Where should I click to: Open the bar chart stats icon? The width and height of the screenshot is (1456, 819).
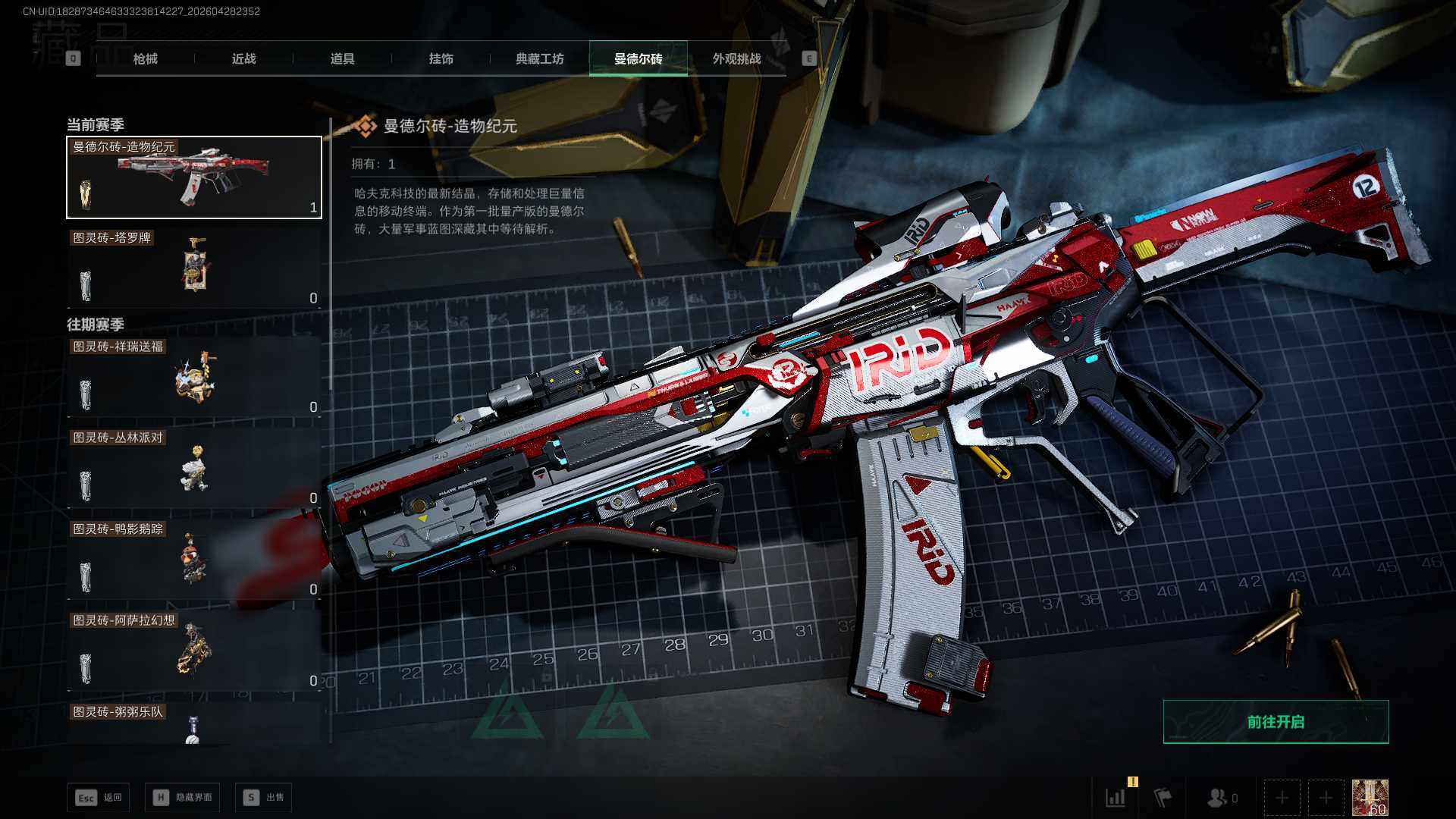[1116, 798]
